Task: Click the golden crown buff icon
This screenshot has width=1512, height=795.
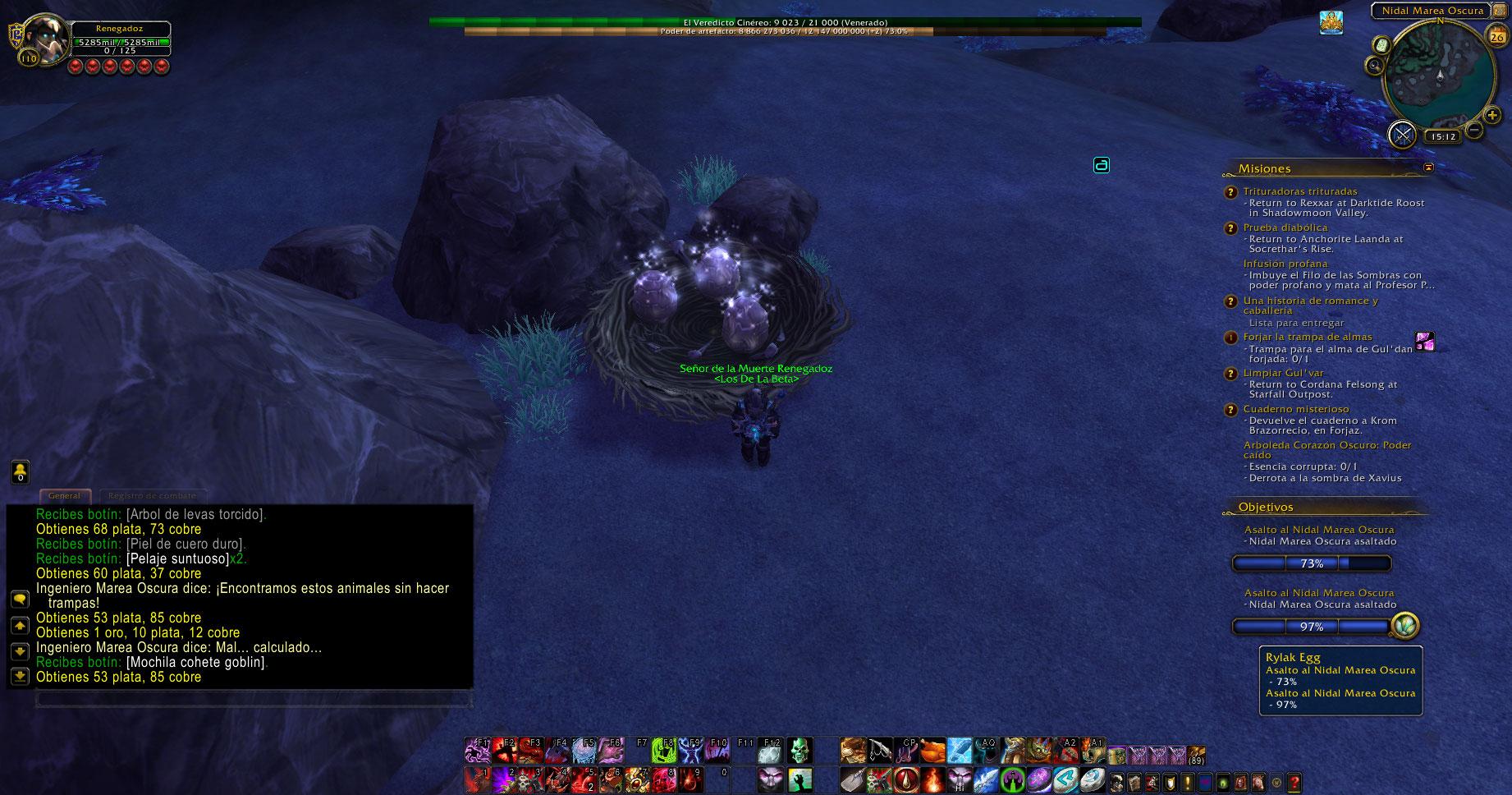Action: (x=1331, y=23)
